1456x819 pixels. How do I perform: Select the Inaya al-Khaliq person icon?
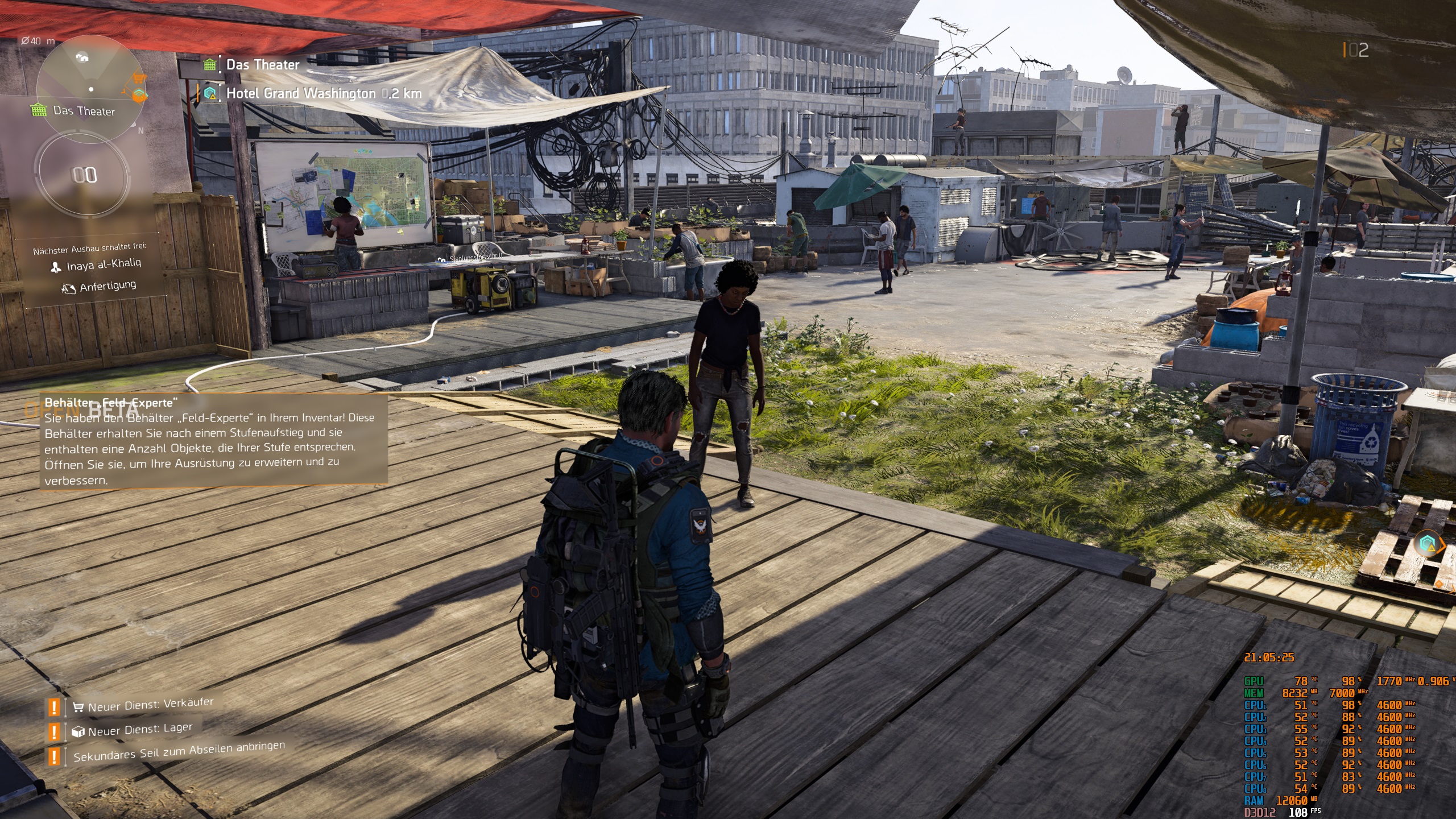(x=55, y=268)
